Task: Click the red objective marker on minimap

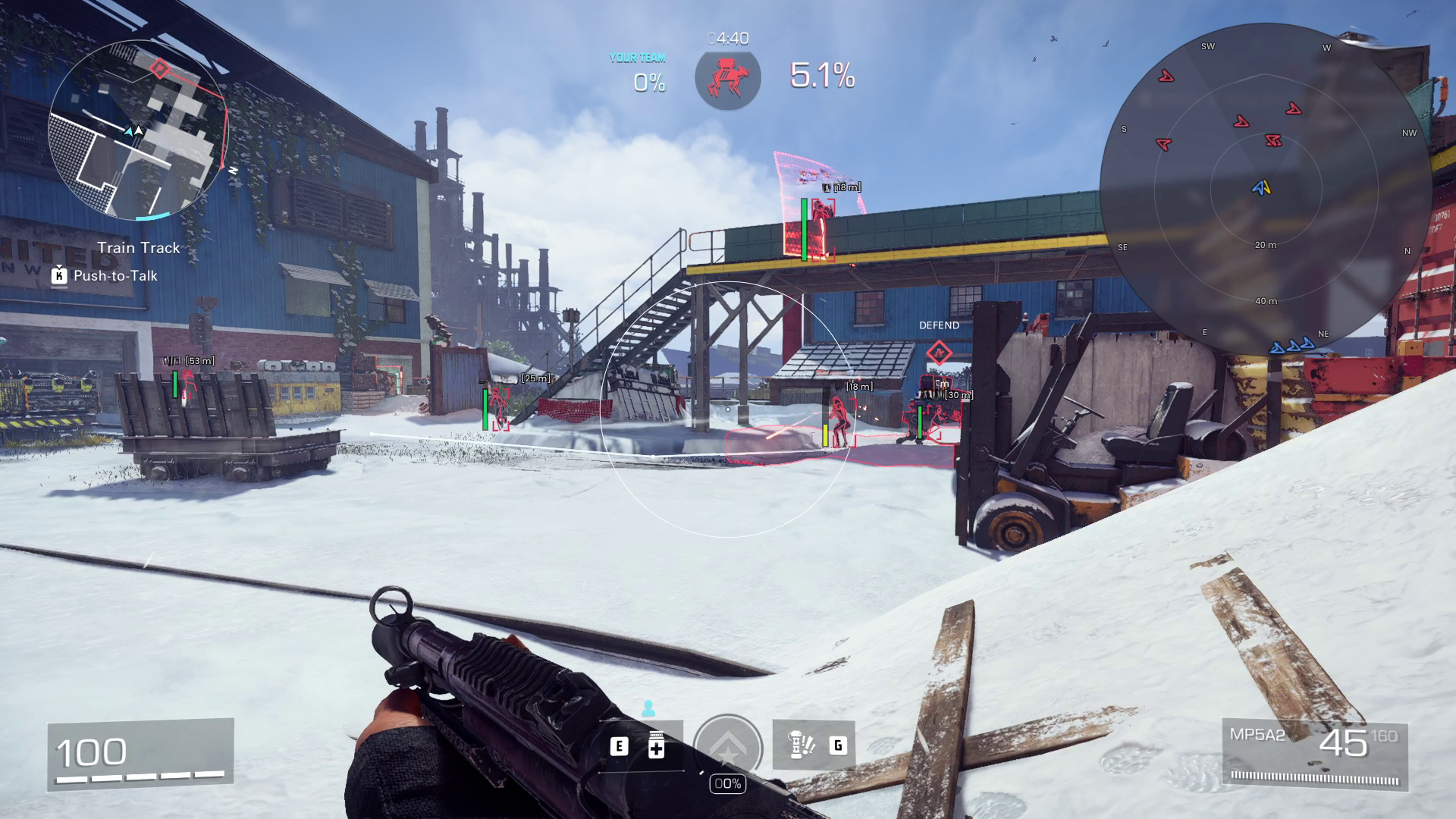Action: [x=159, y=69]
